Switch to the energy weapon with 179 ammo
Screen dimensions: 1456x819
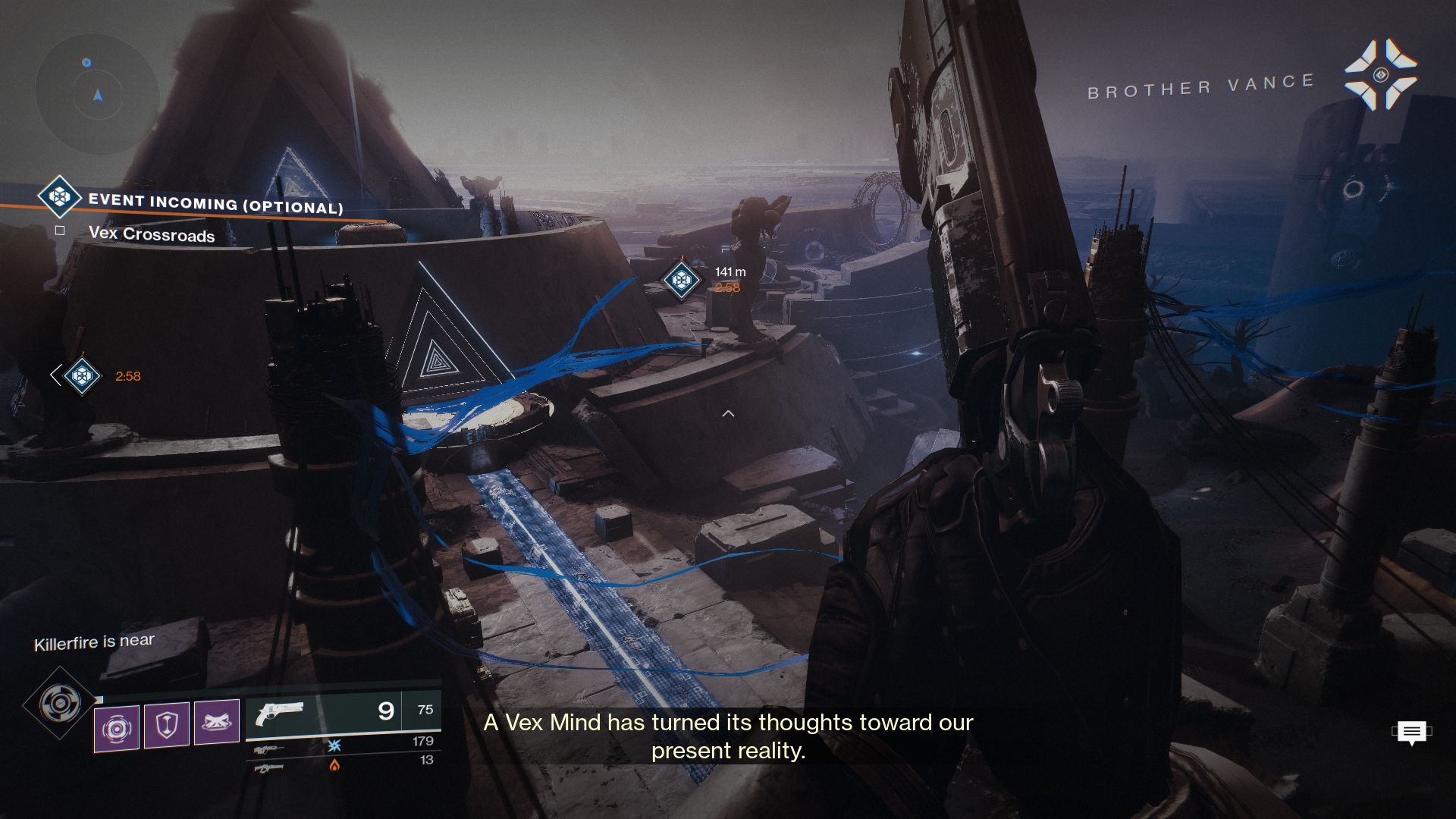coord(268,748)
